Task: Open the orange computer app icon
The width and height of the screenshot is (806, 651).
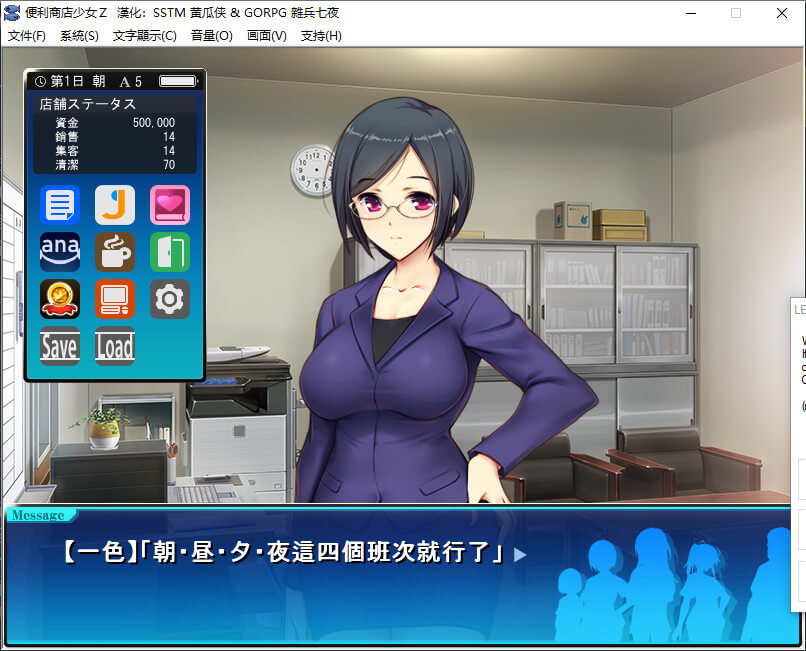Action: [x=115, y=299]
